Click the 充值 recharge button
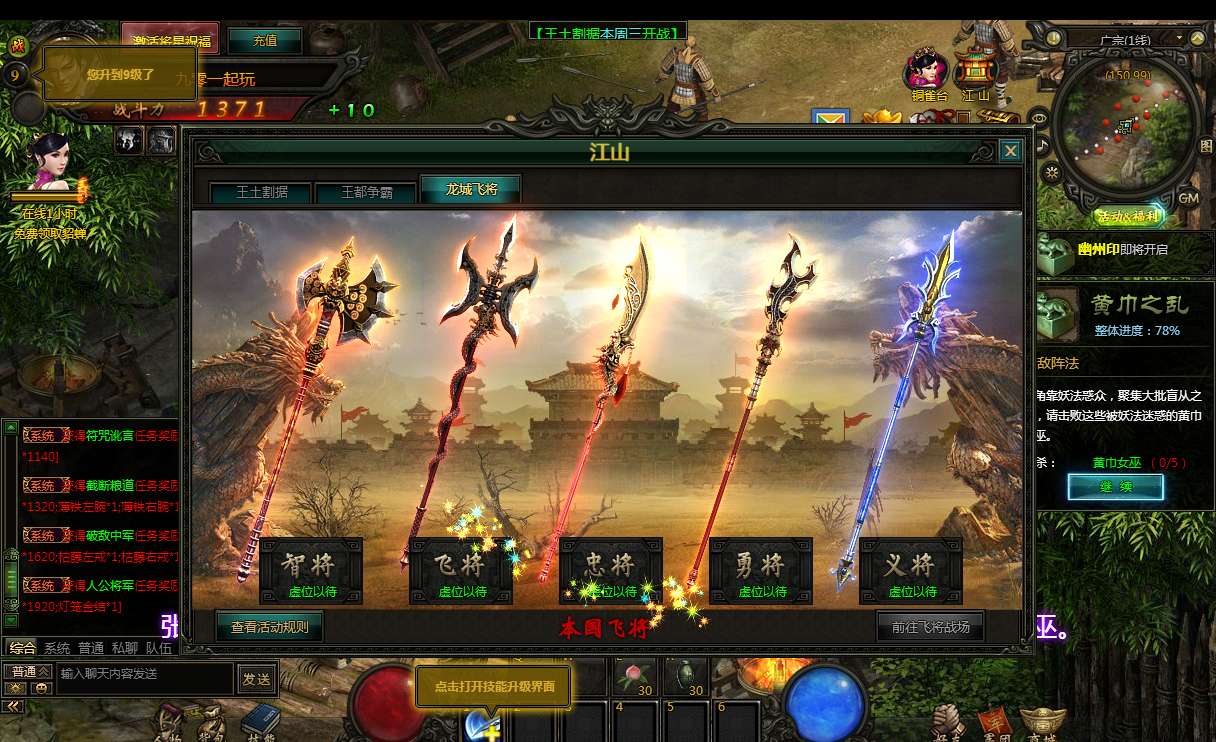 pos(265,41)
